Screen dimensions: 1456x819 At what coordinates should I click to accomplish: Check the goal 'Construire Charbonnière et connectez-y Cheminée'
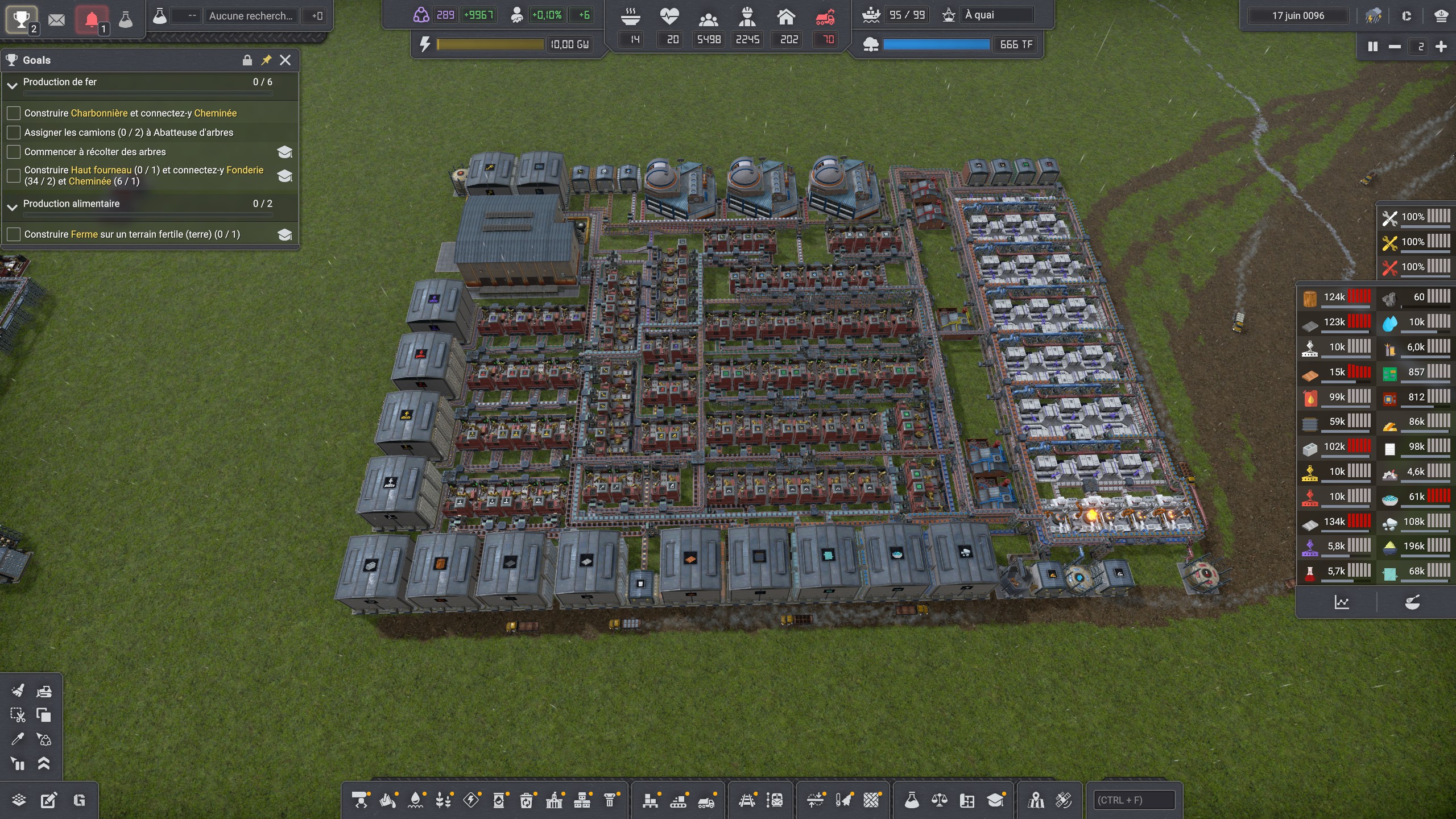coord(13,113)
